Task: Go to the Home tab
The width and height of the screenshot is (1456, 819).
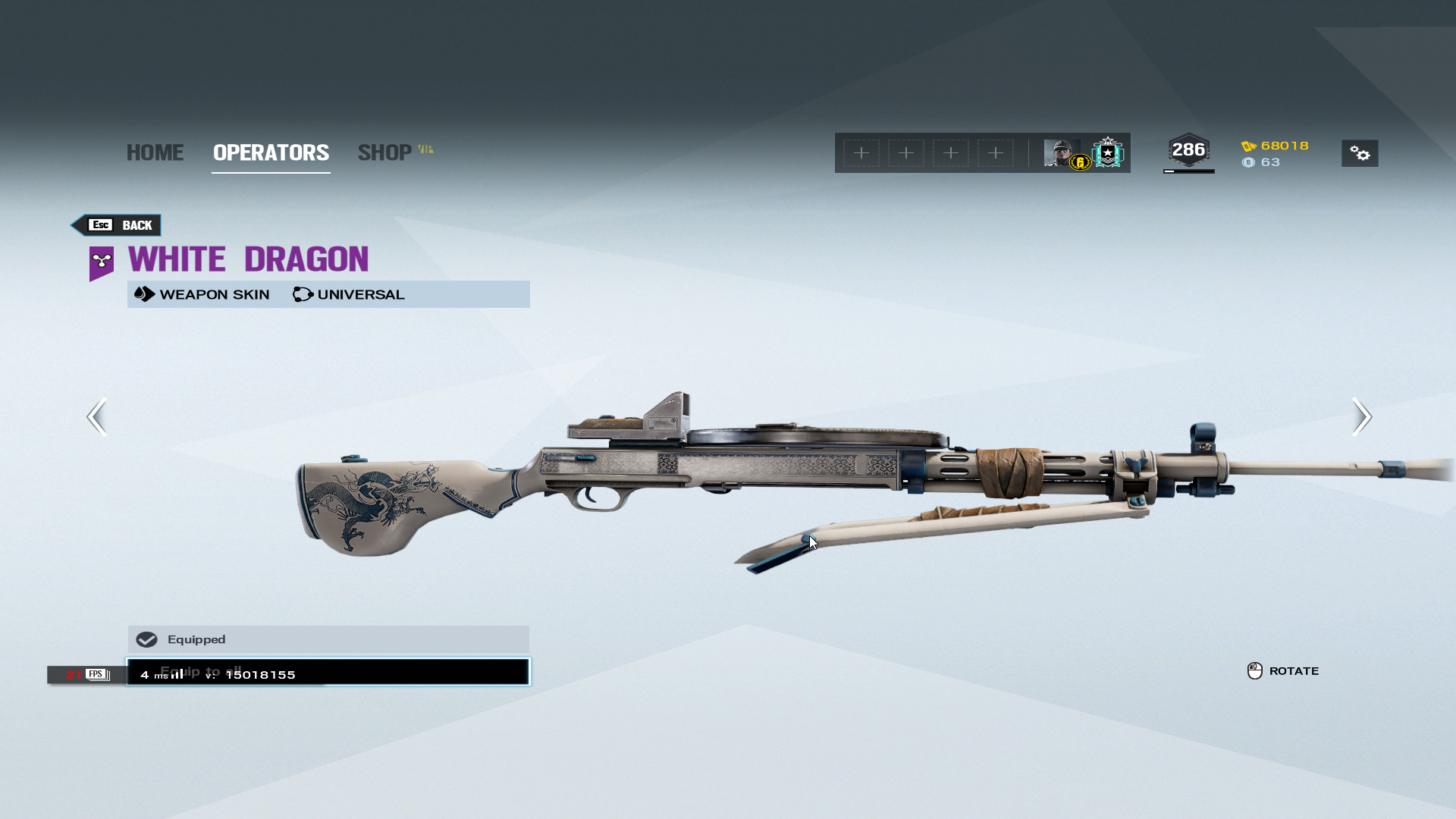Action: click(x=155, y=152)
